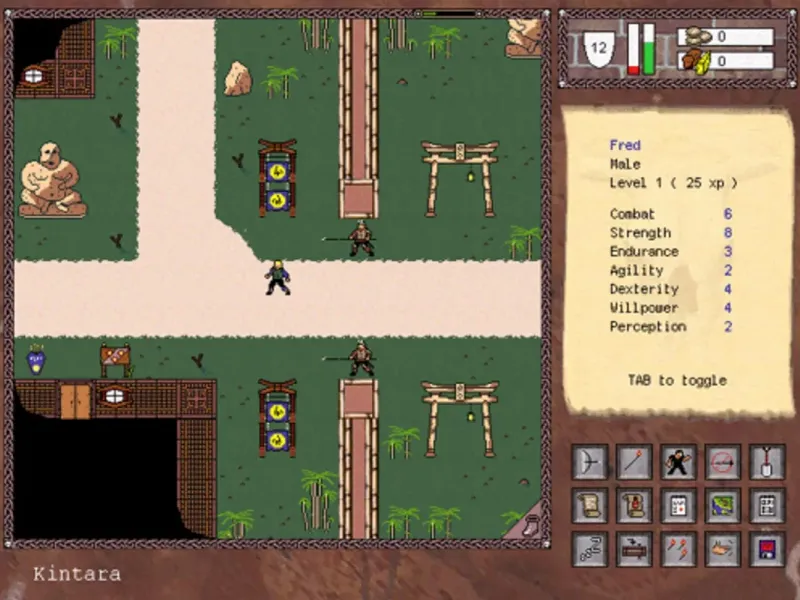
Task: Open the notepad journal icon
Action: (x=678, y=505)
